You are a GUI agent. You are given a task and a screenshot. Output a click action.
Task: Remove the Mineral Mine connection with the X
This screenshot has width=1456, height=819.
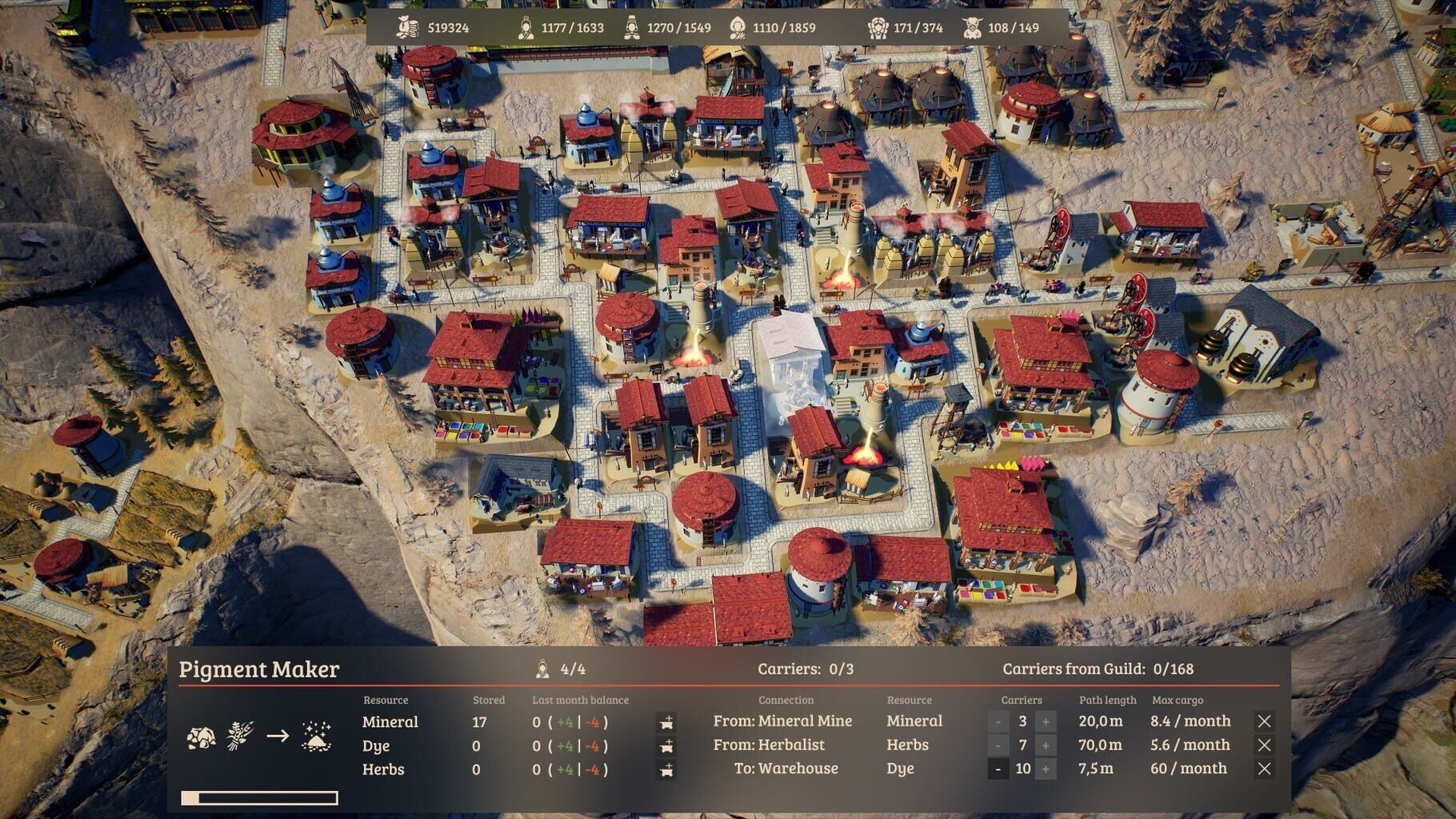click(x=1266, y=721)
